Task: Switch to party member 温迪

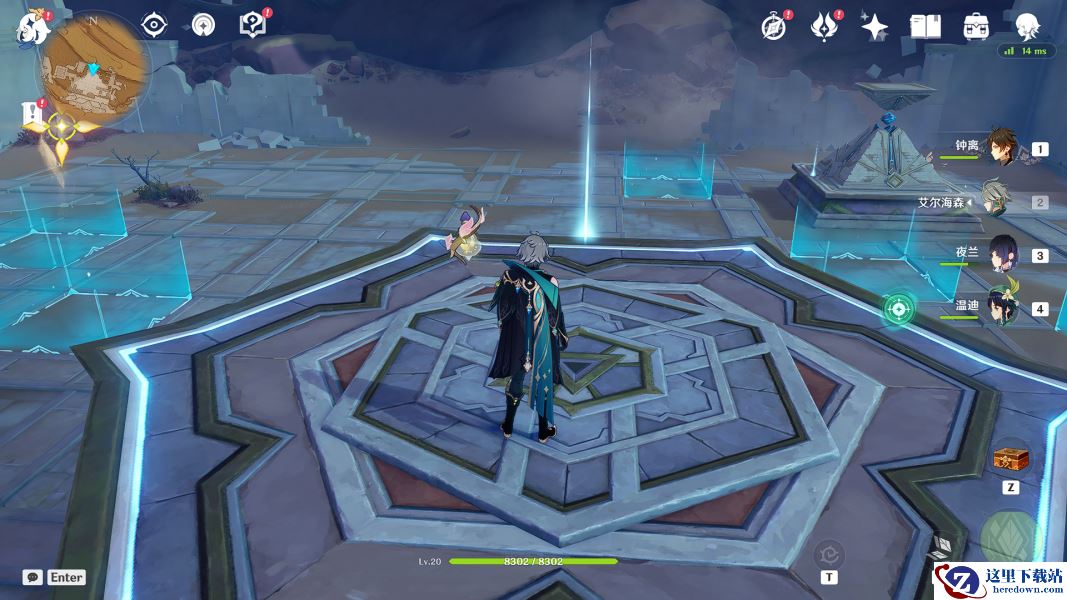Action: 1002,307
